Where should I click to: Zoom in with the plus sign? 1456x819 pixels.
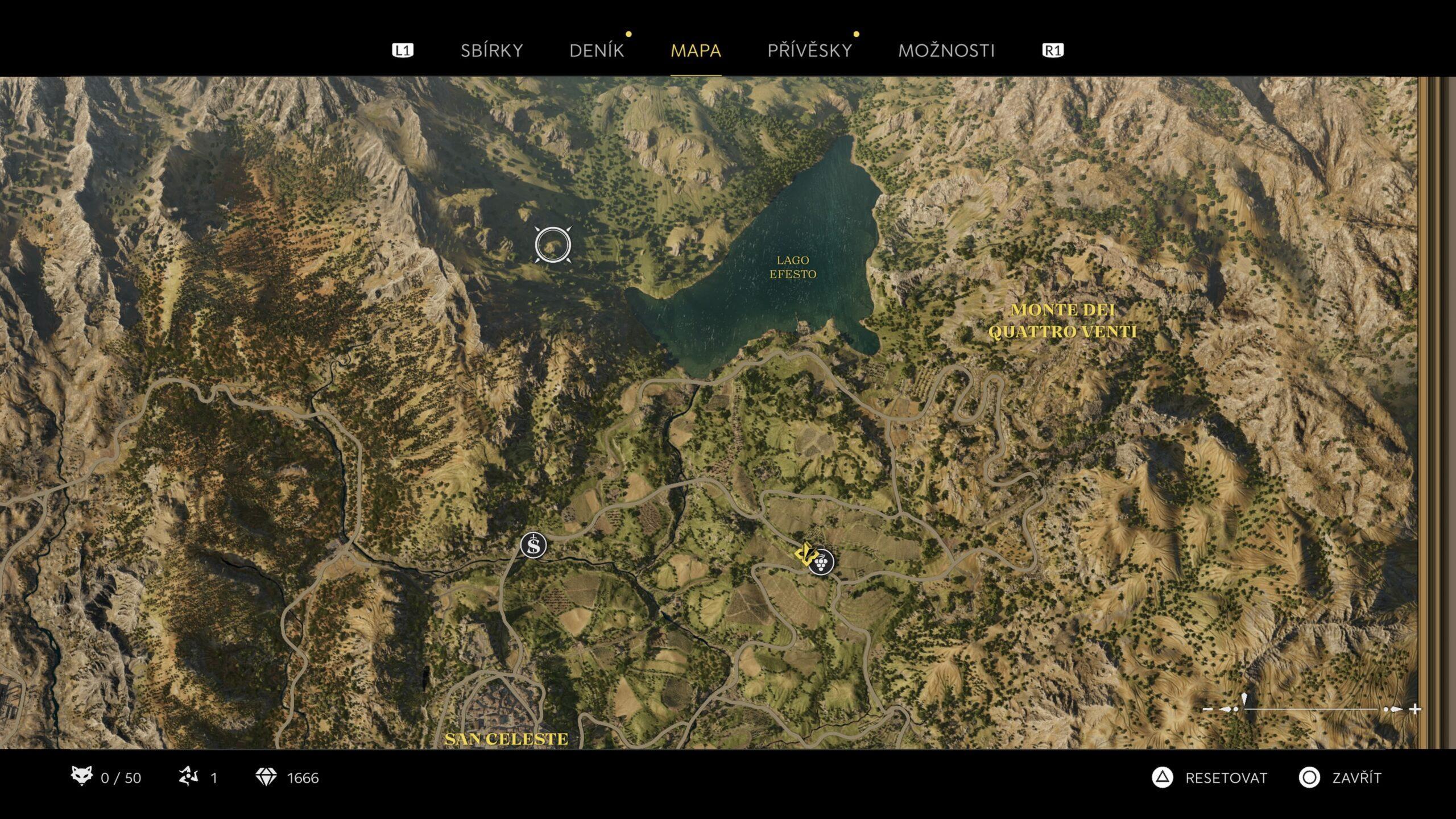(x=1416, y=709)
